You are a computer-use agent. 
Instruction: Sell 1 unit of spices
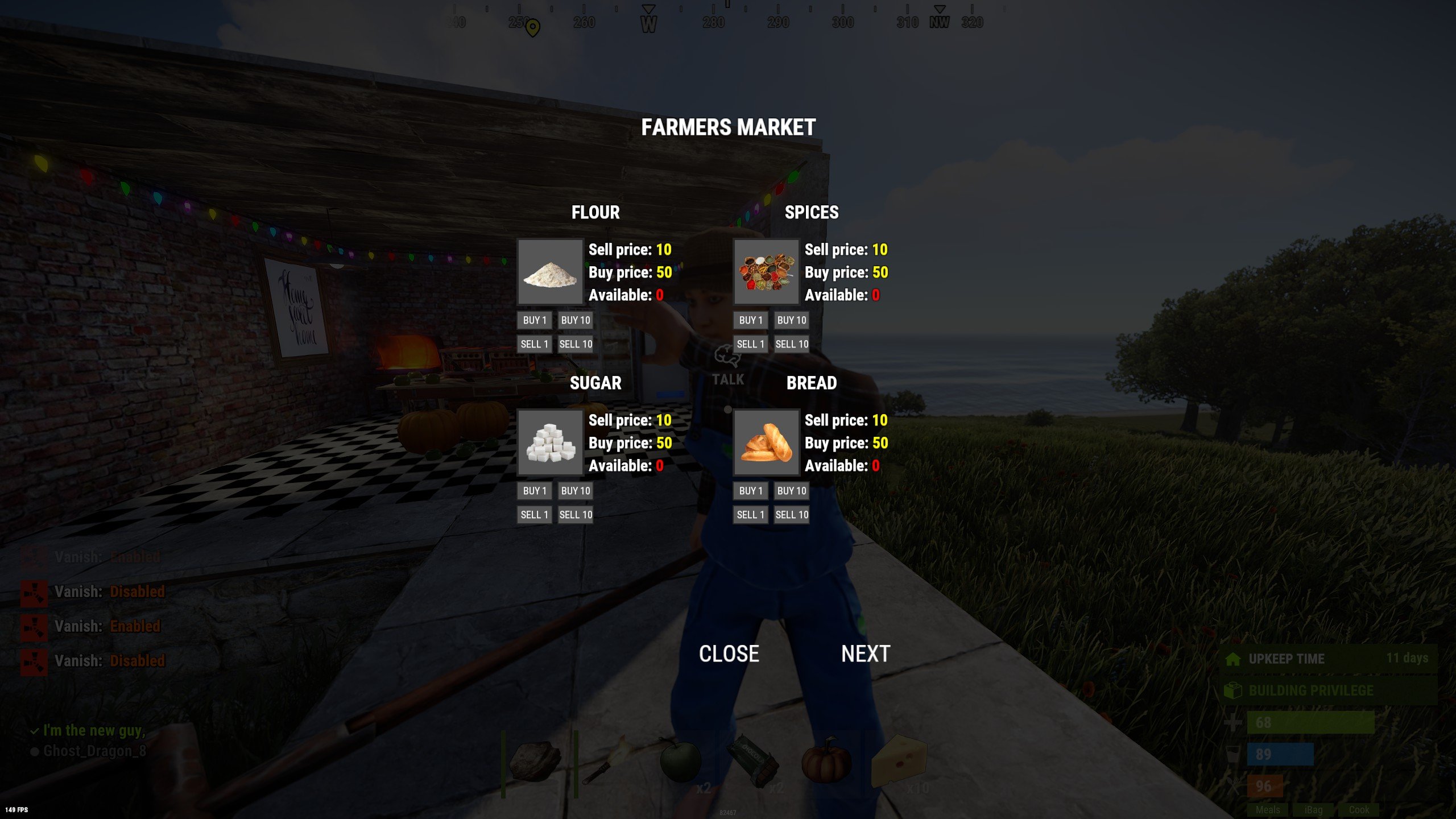point(750,344)
